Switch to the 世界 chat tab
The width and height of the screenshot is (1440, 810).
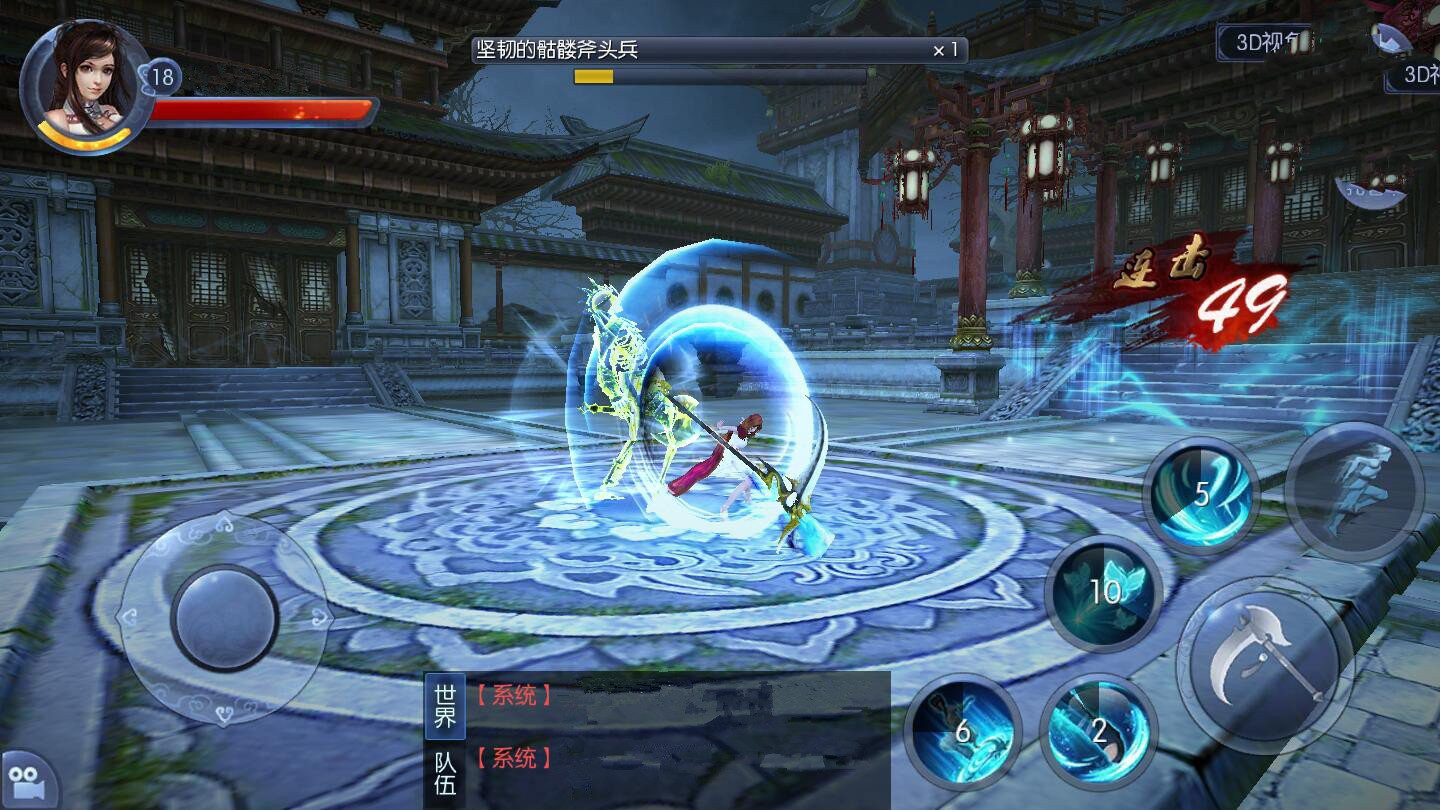445,705
